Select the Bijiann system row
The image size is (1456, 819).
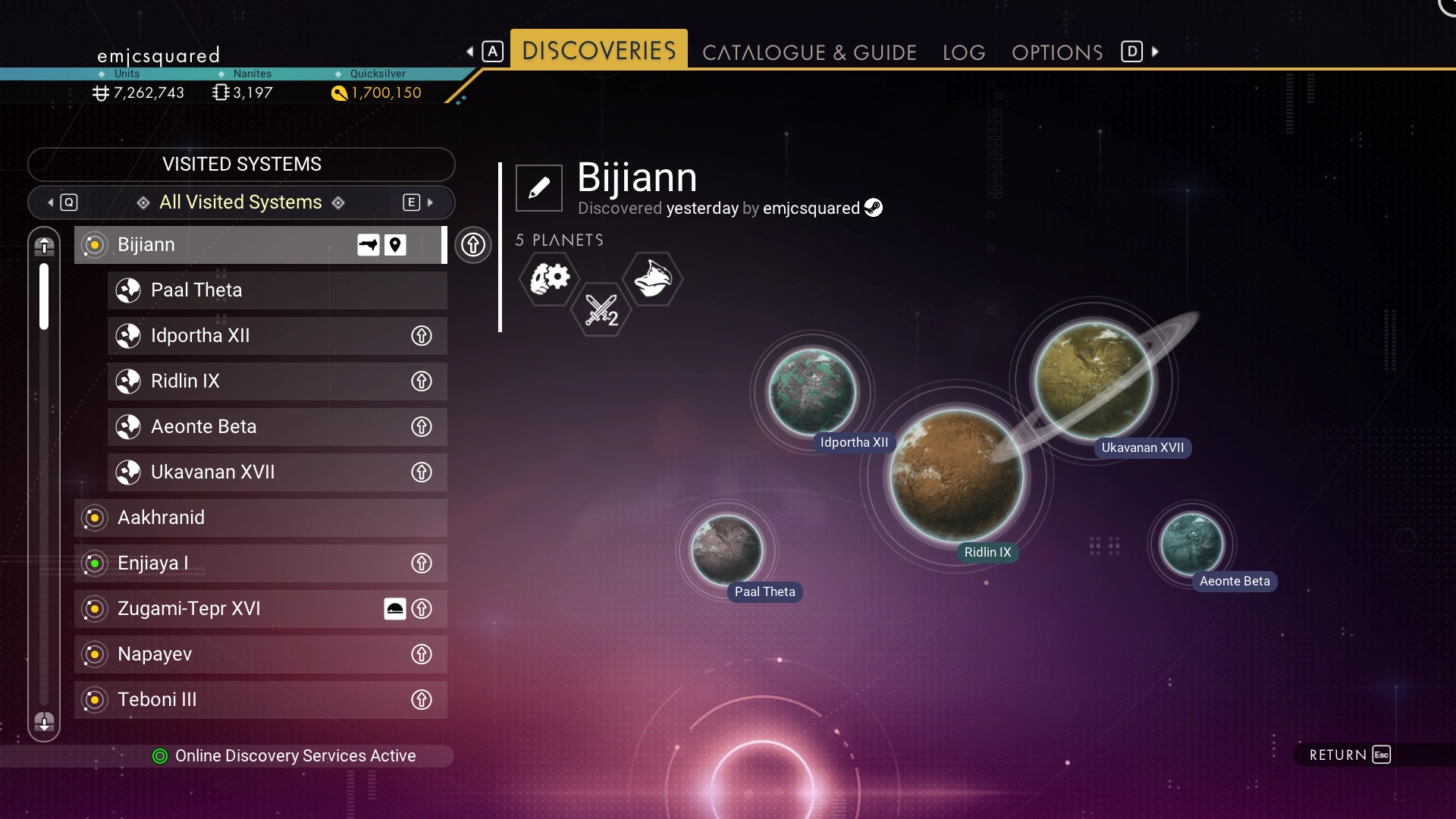[227, 245]
